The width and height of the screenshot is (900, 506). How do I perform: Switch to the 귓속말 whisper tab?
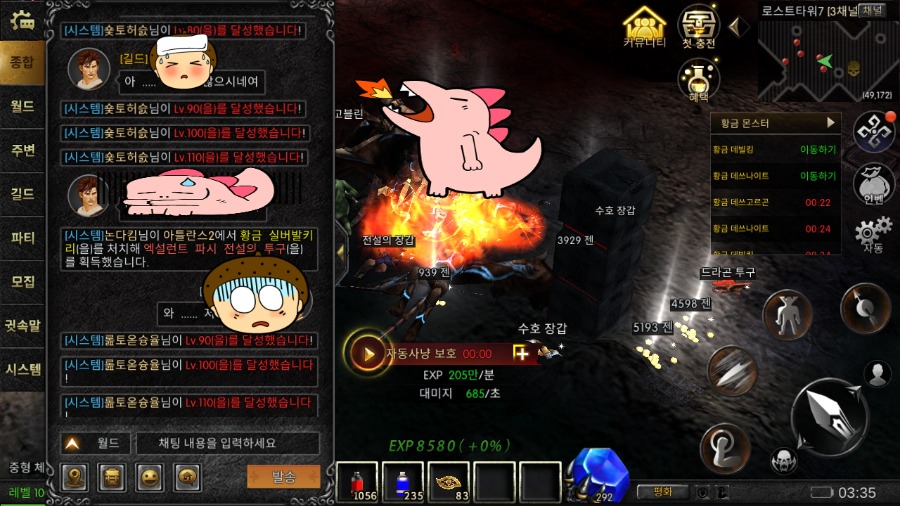tap(22, 324)
